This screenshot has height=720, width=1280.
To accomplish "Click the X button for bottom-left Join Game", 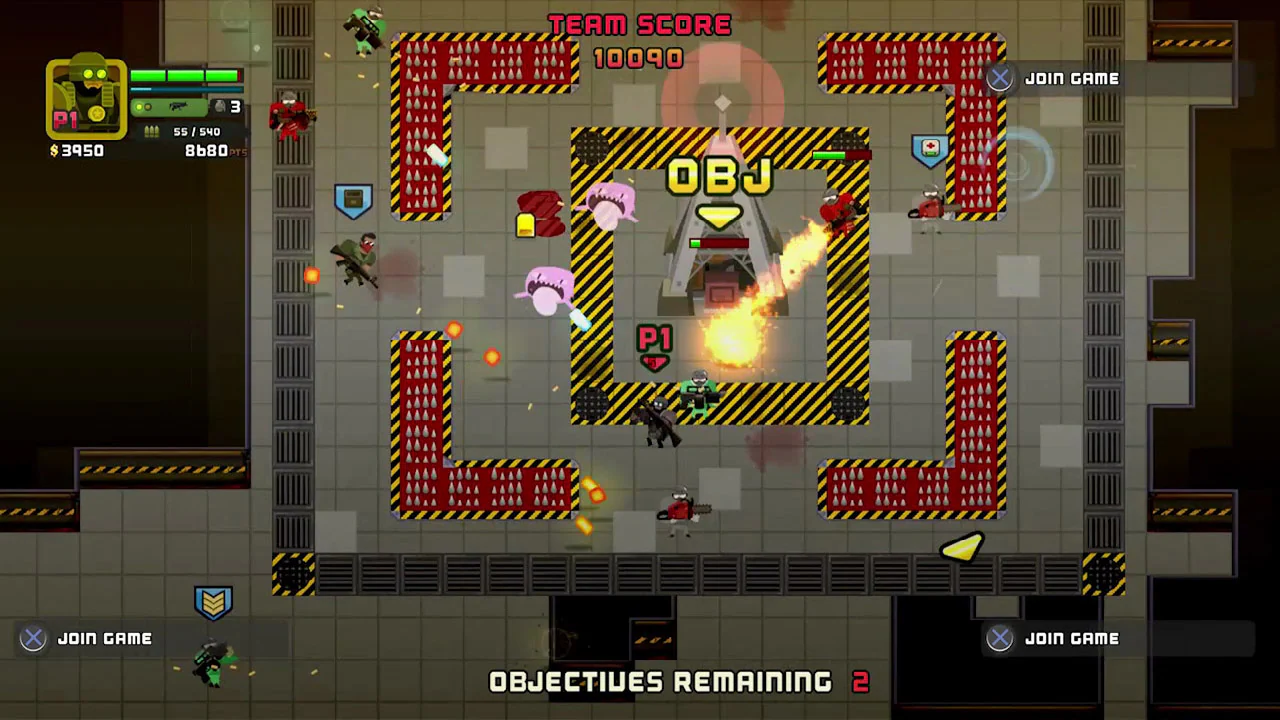I will pyautogui.click(x=32, y=638).
